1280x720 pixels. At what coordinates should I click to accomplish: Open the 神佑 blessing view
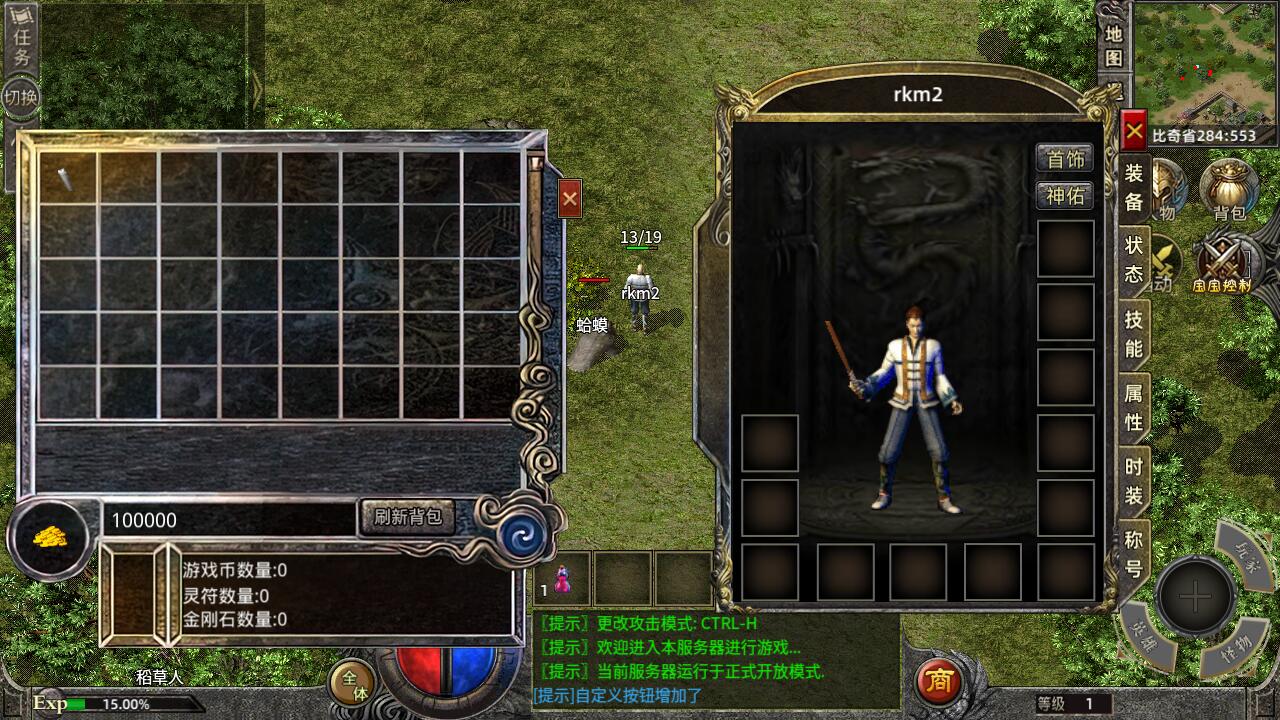(1064, 195)
